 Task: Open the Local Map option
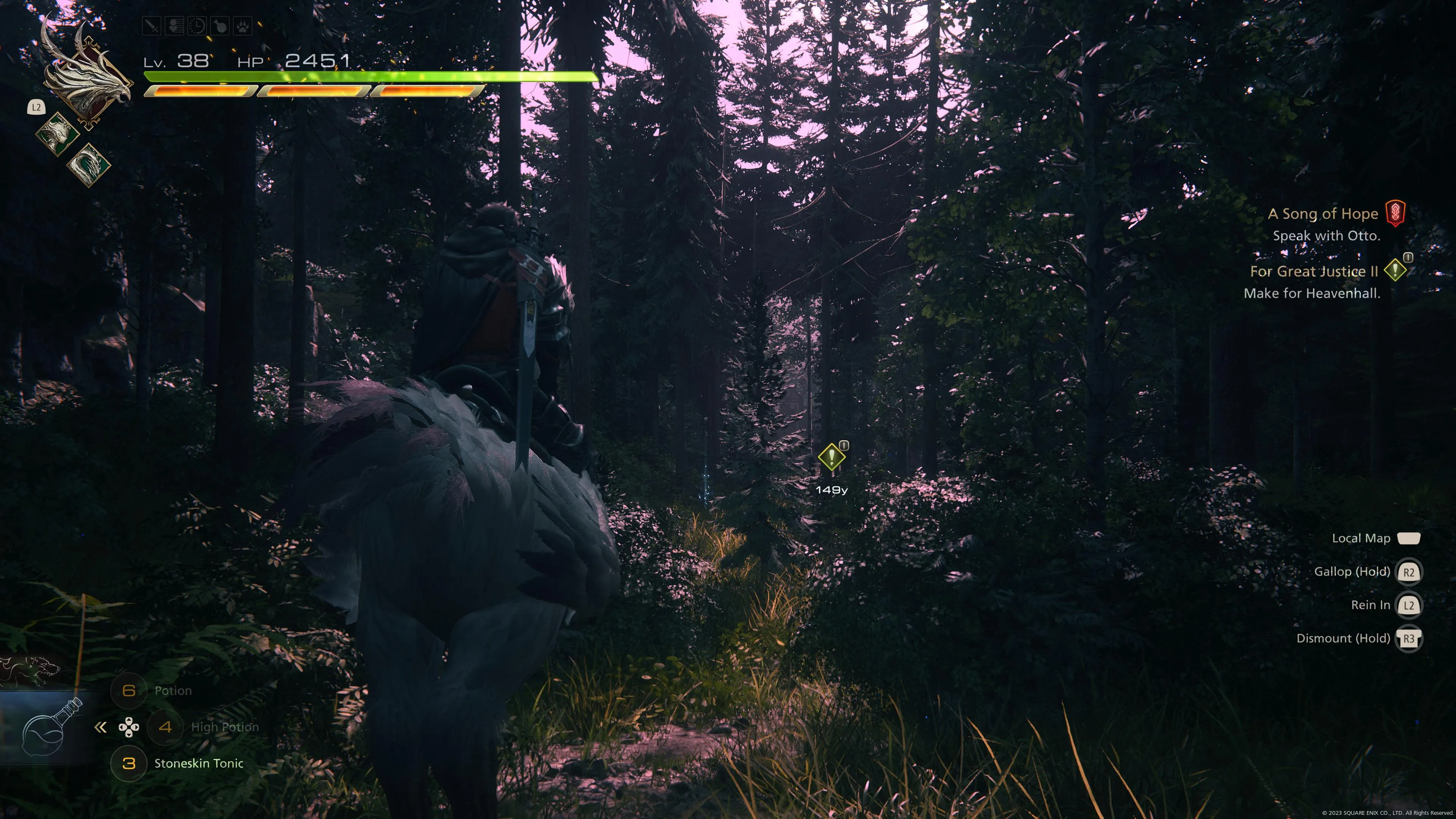1361,538
